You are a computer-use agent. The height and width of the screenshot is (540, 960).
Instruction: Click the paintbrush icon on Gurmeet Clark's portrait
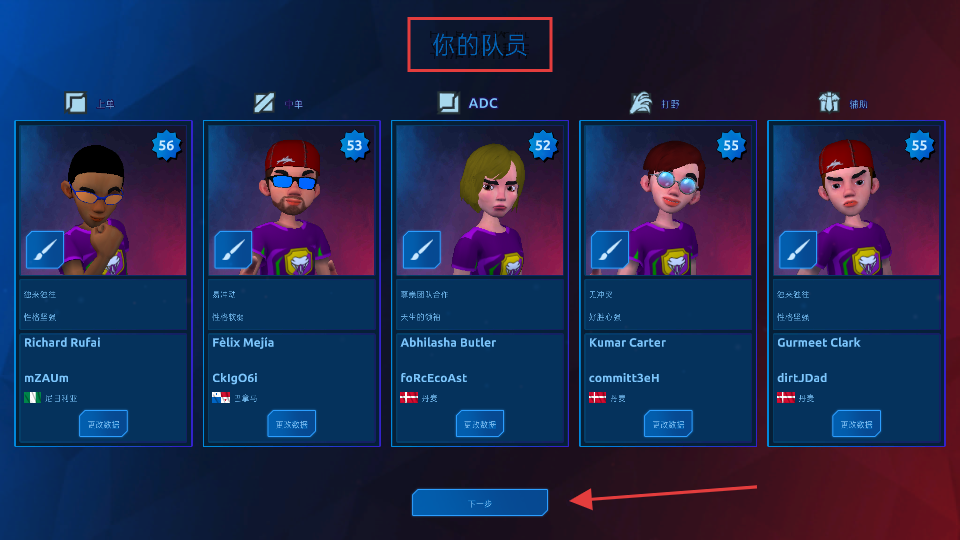pyautogui.click(x=798, y=250)
